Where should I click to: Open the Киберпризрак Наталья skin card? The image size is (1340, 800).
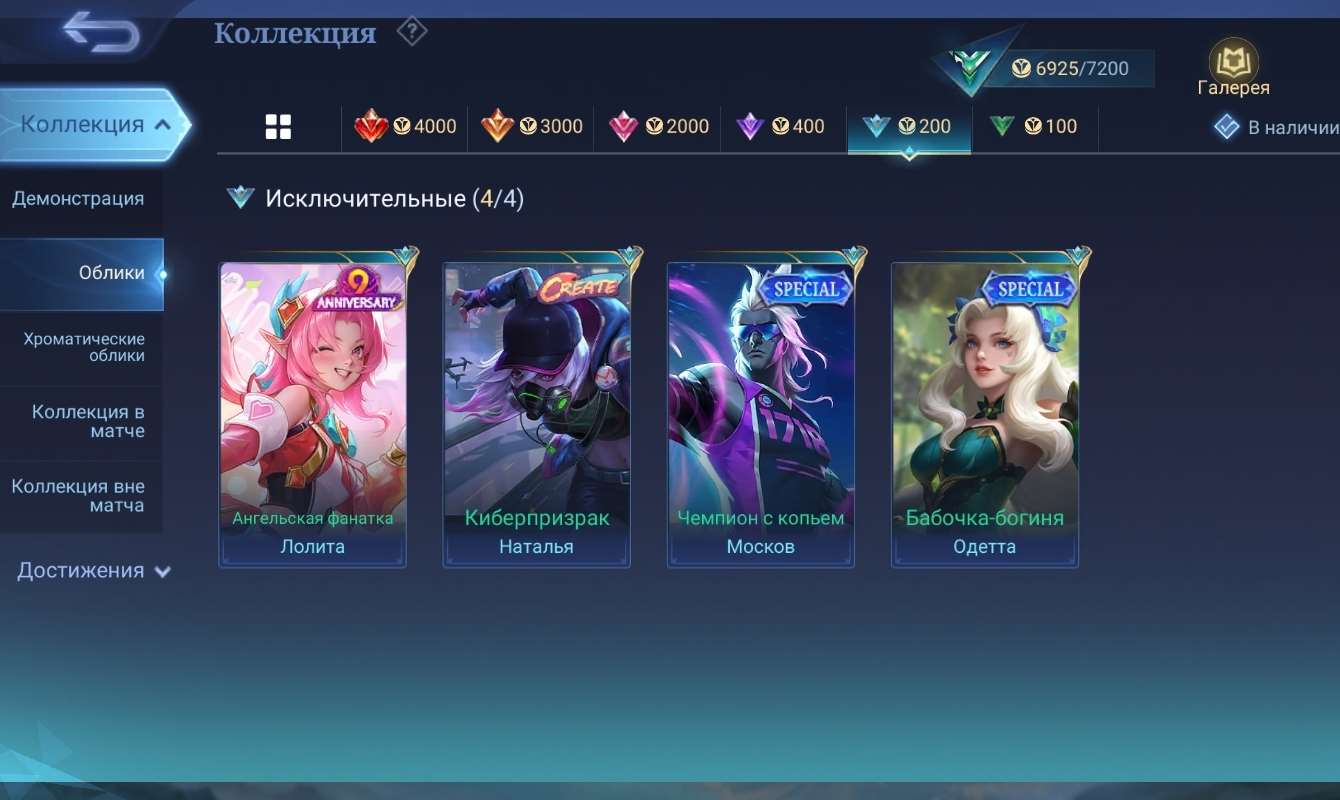pyautogui.click(x=537, y=410)
